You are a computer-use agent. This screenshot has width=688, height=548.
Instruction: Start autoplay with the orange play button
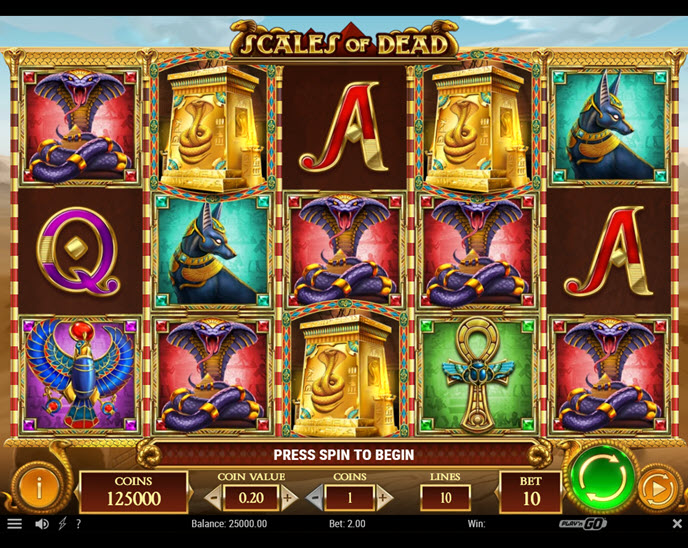point(657,488)
